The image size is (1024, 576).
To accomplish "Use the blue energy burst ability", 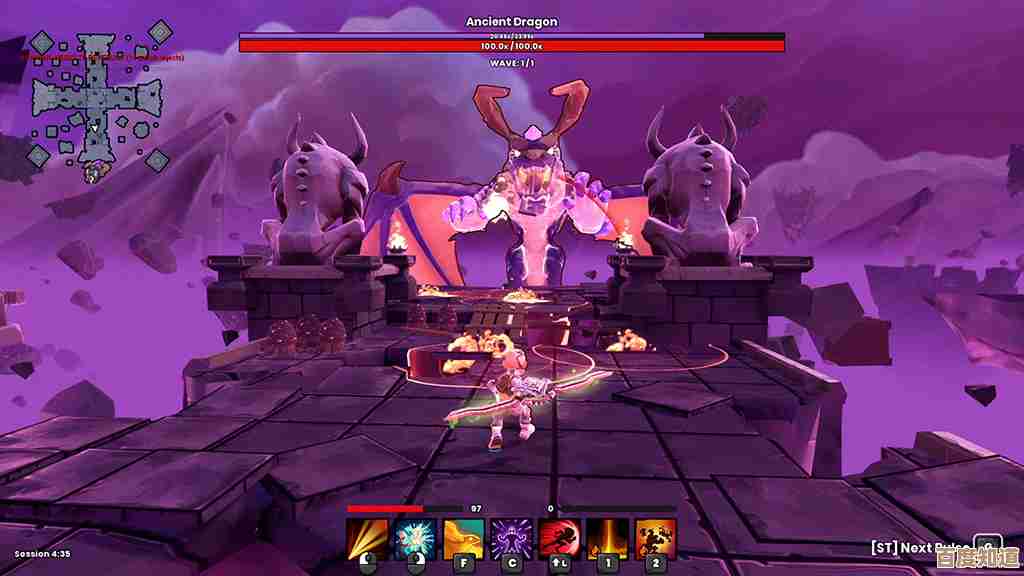I will [x=414, y=538].
